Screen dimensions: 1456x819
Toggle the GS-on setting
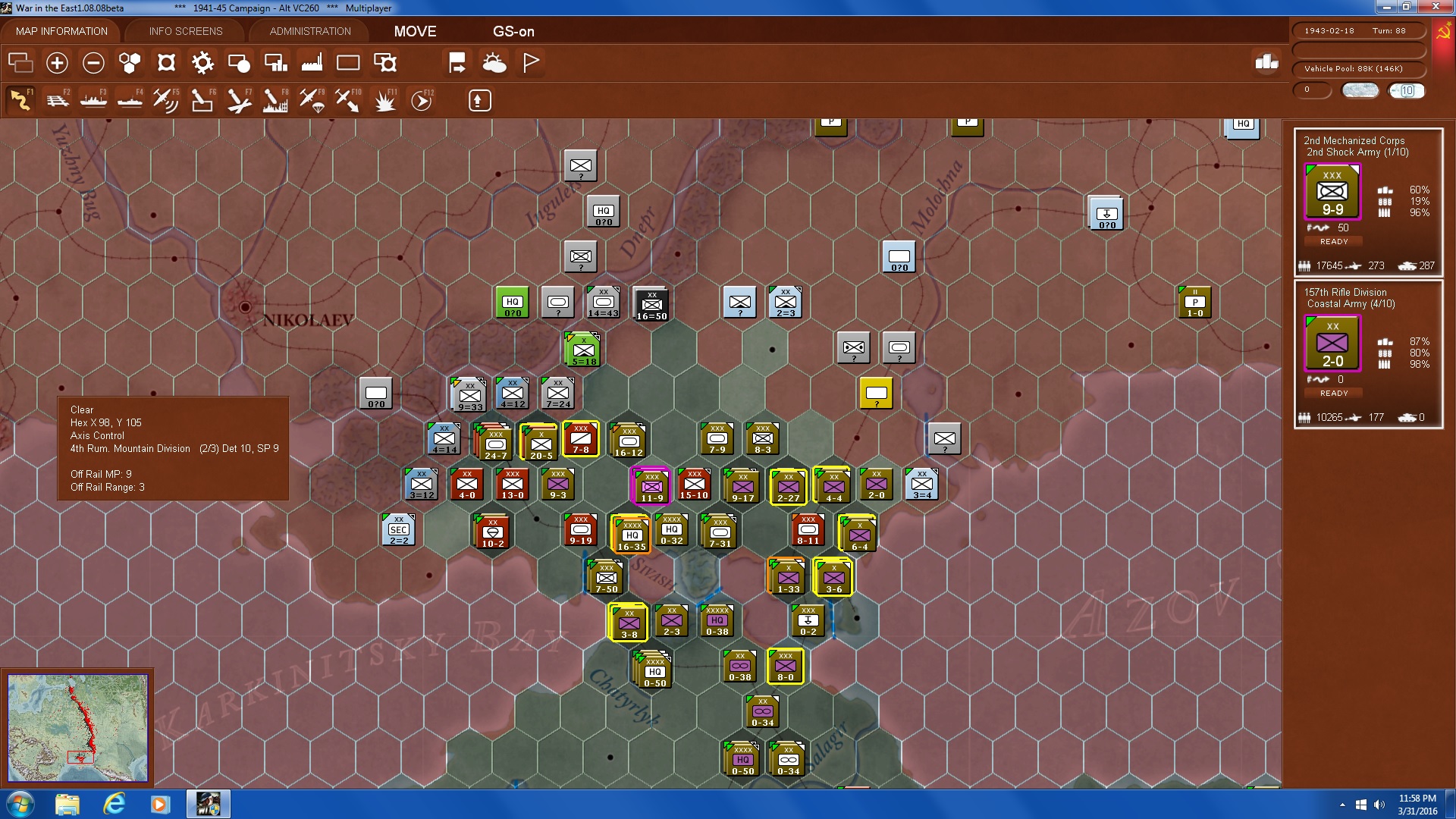(x=515, y=32)
